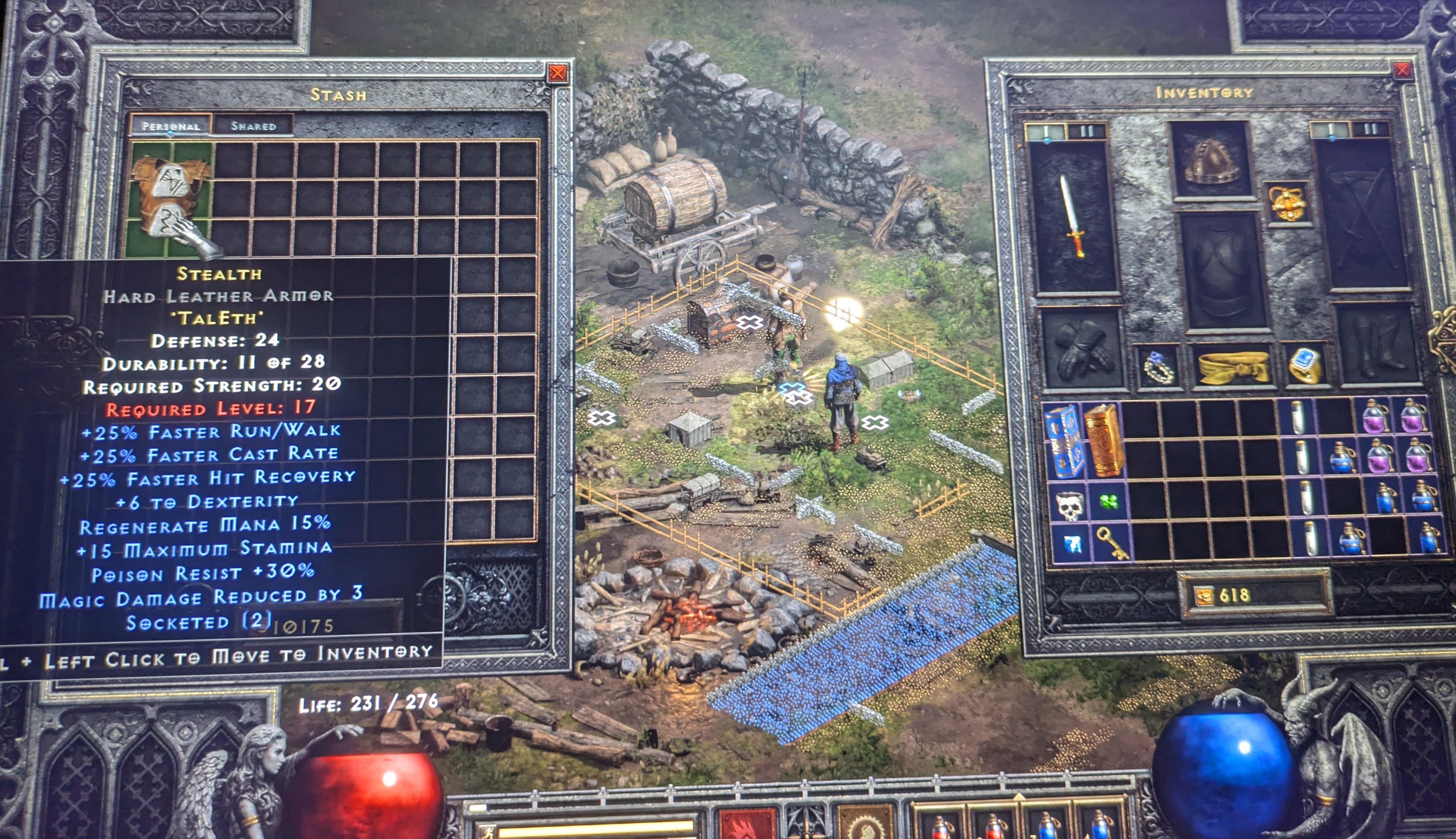The image size is (1456, 839).
Task: Select the gold amulet slot
Action: [x=1287, y=203]
